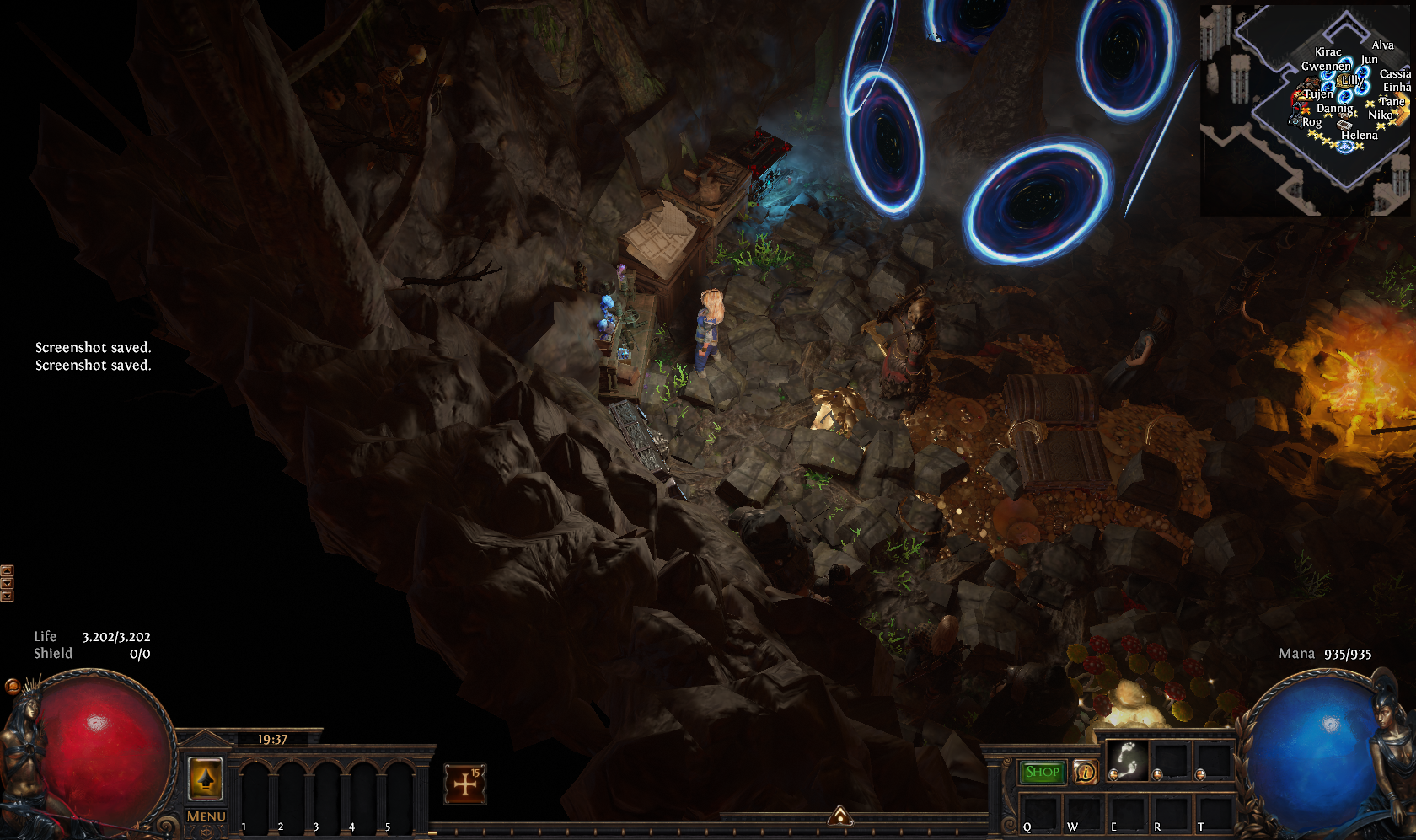This screenshot has height=840, width=1416.
Task: Open the hideout minimap
Action: 1305,110
